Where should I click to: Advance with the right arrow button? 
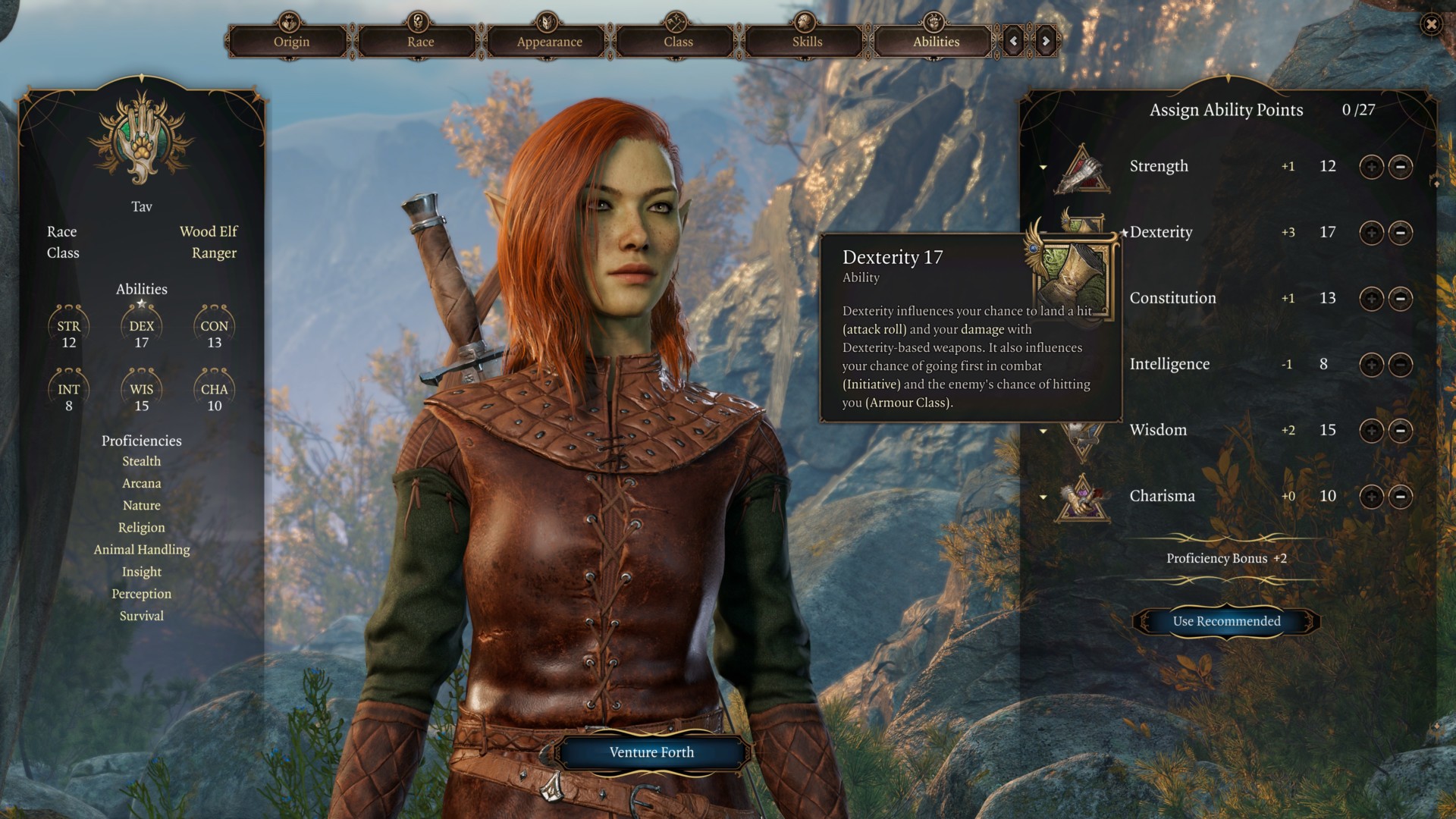1046,41
